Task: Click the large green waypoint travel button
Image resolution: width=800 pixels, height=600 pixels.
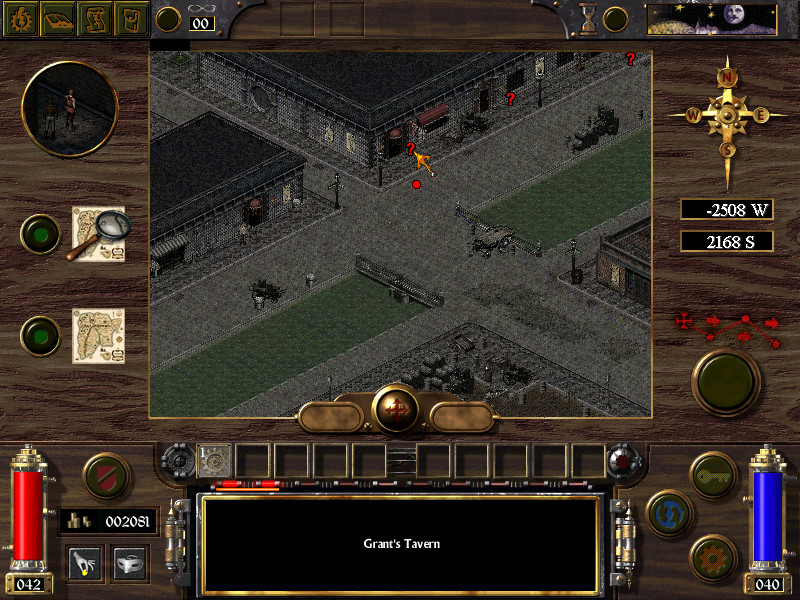Action: (727, 382)
